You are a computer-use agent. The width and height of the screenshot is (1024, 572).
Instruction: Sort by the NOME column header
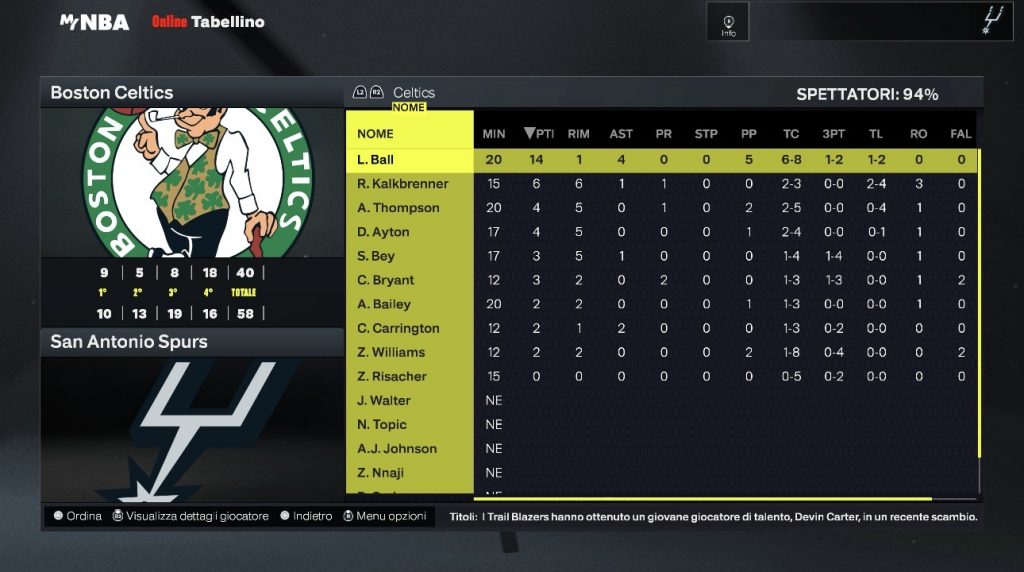pyautogui.click(x=376, y=134)
